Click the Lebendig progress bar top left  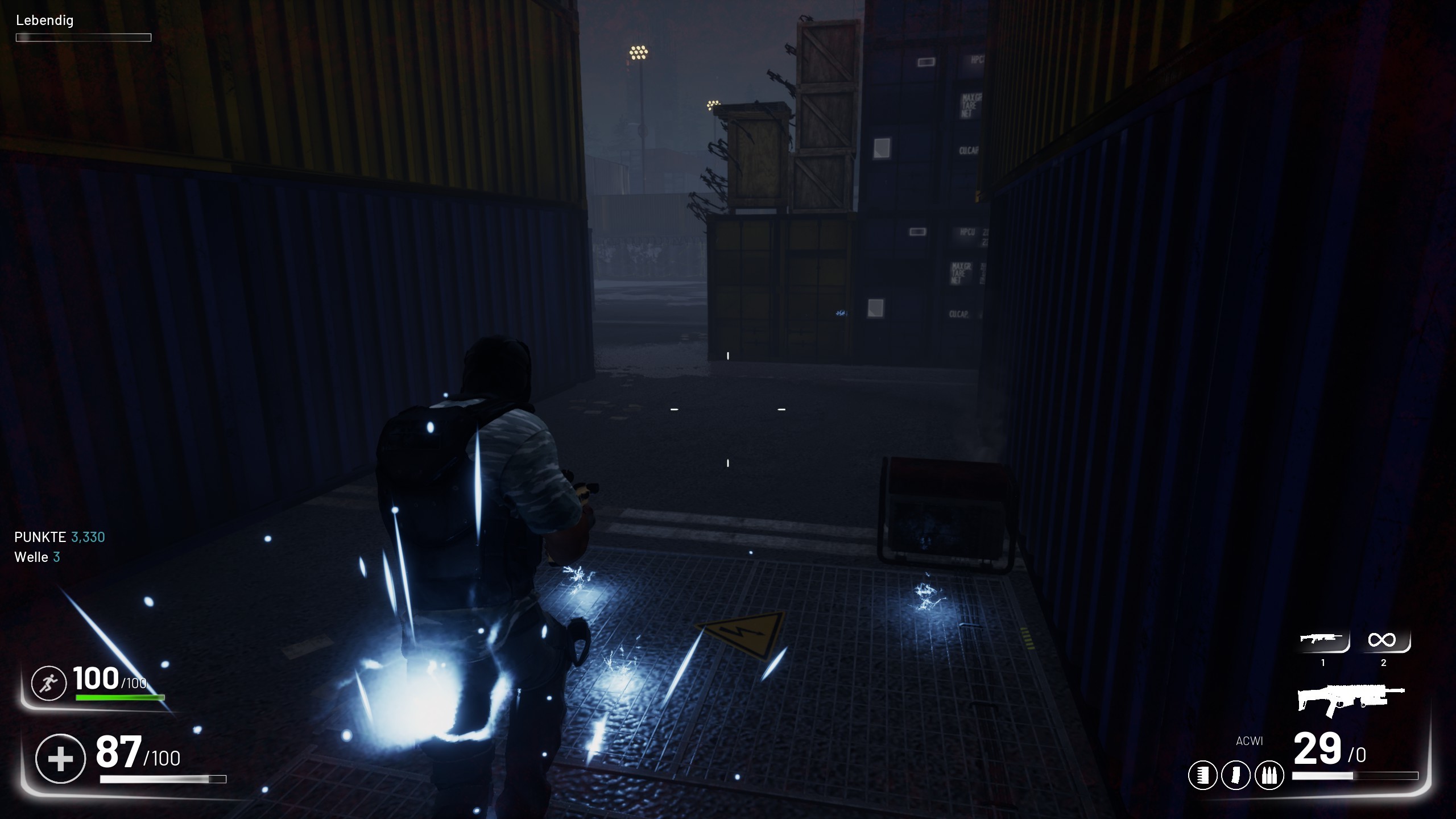83,38
